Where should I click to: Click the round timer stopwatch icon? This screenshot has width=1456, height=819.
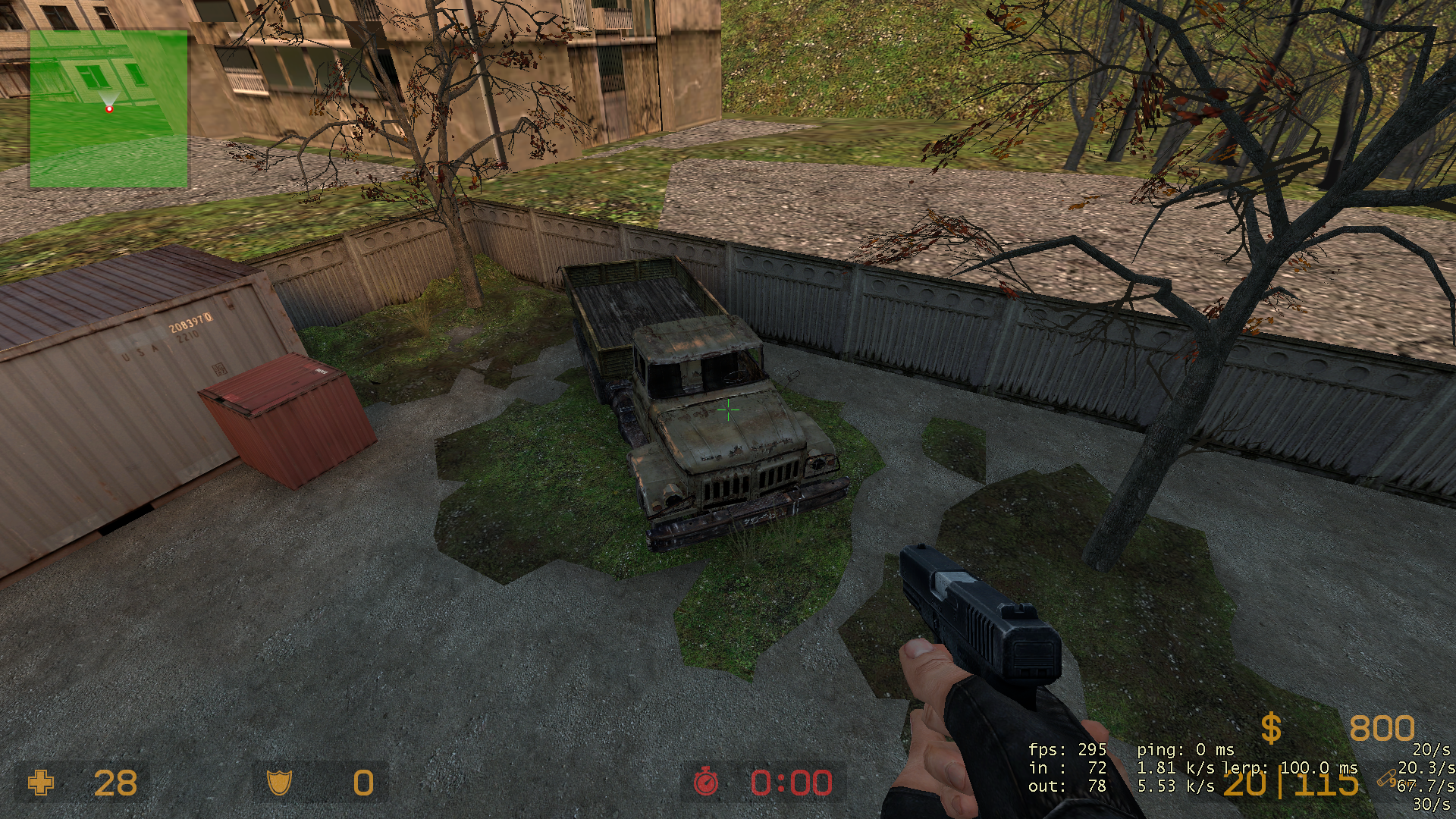point(706,782)
